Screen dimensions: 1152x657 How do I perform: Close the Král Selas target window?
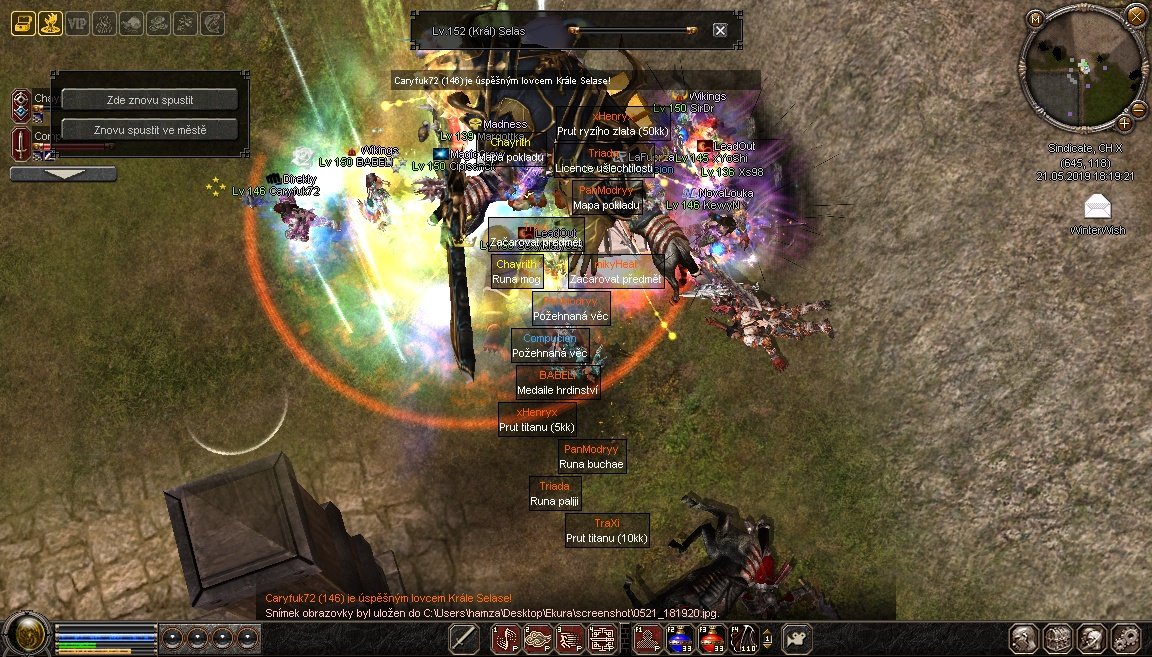(x=720, y=31)
